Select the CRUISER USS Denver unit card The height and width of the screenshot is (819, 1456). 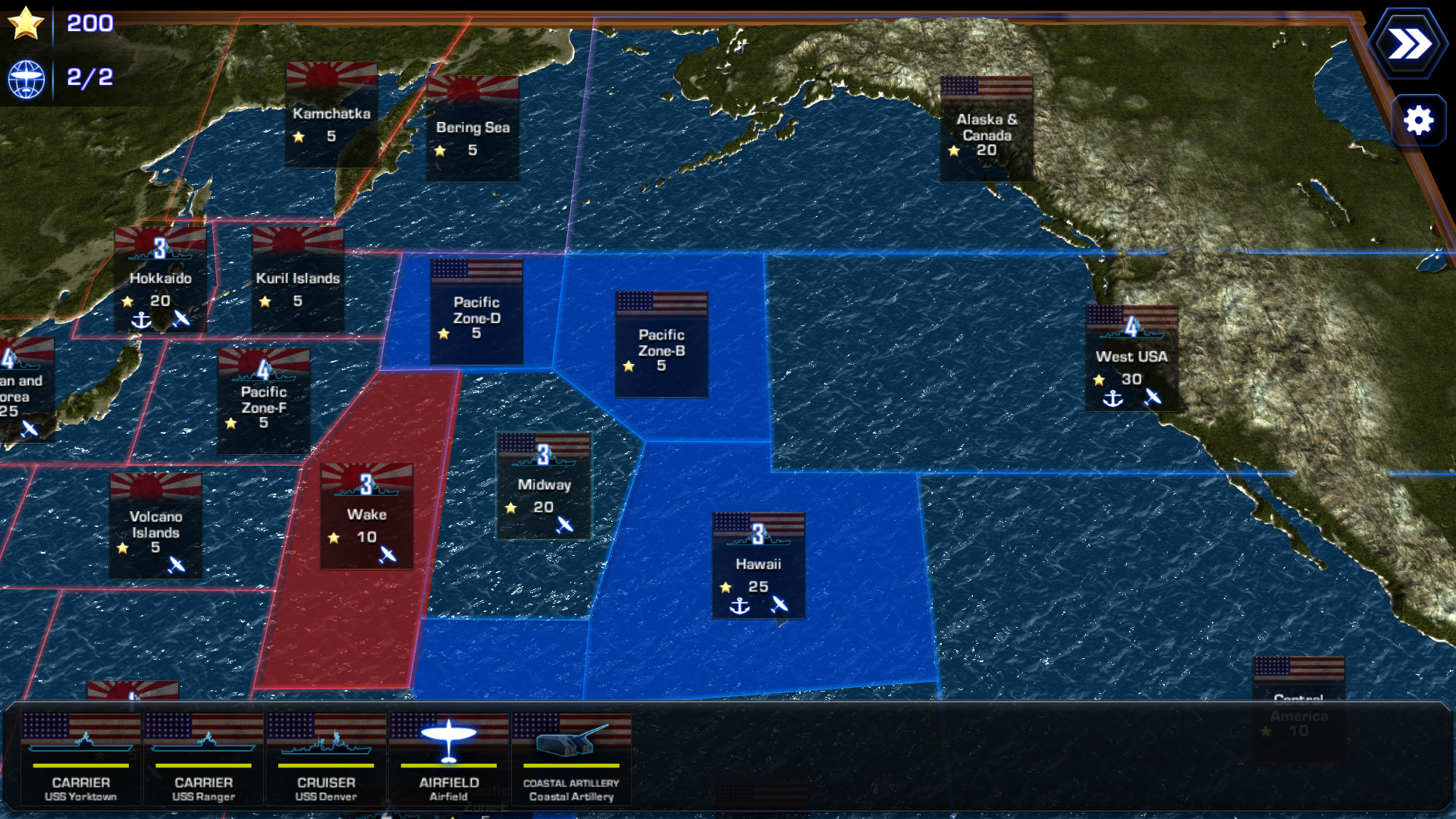click(x=325, y=758)
